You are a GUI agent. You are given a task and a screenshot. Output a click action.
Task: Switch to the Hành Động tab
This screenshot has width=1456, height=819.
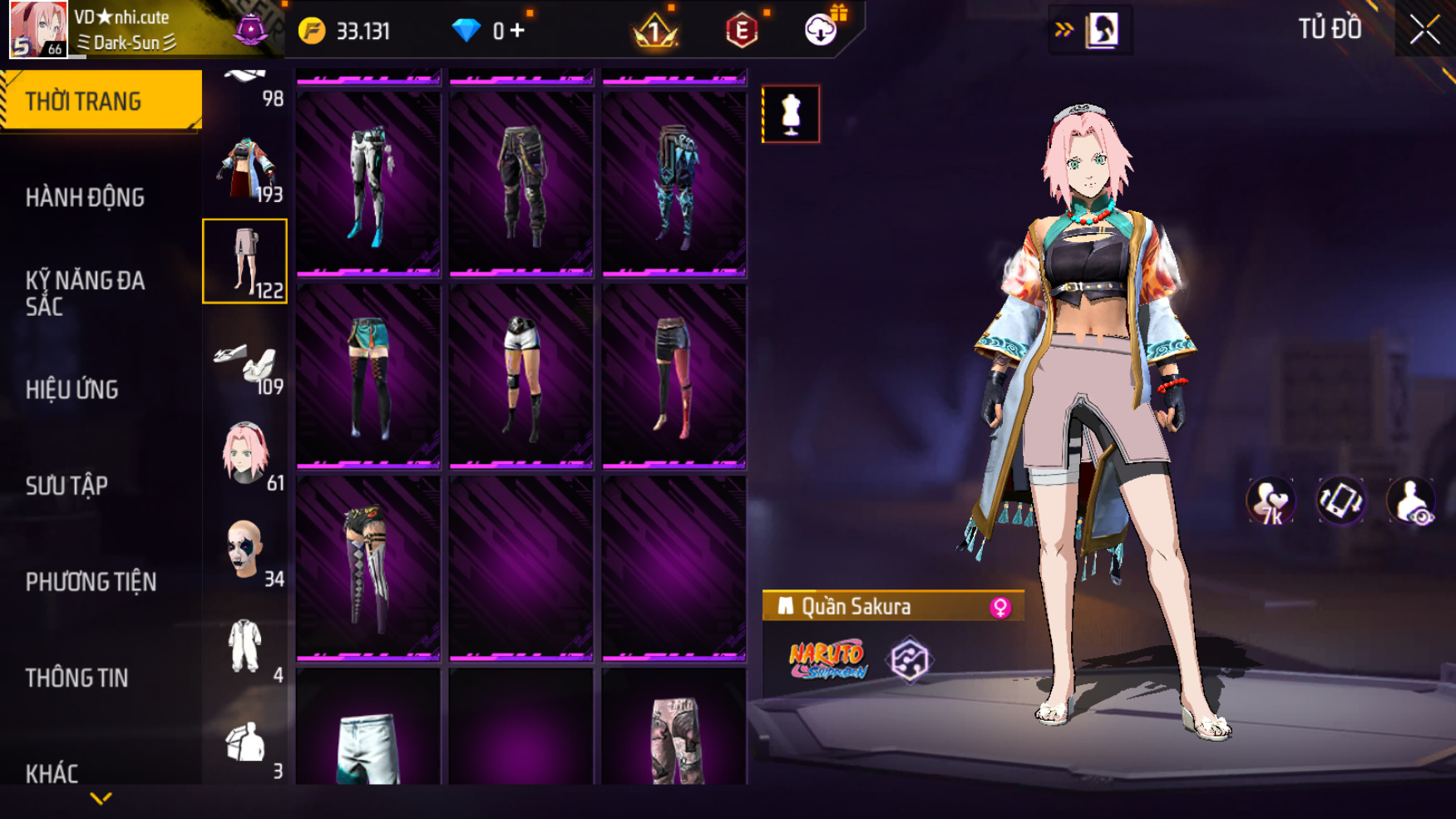click(85, 198)
